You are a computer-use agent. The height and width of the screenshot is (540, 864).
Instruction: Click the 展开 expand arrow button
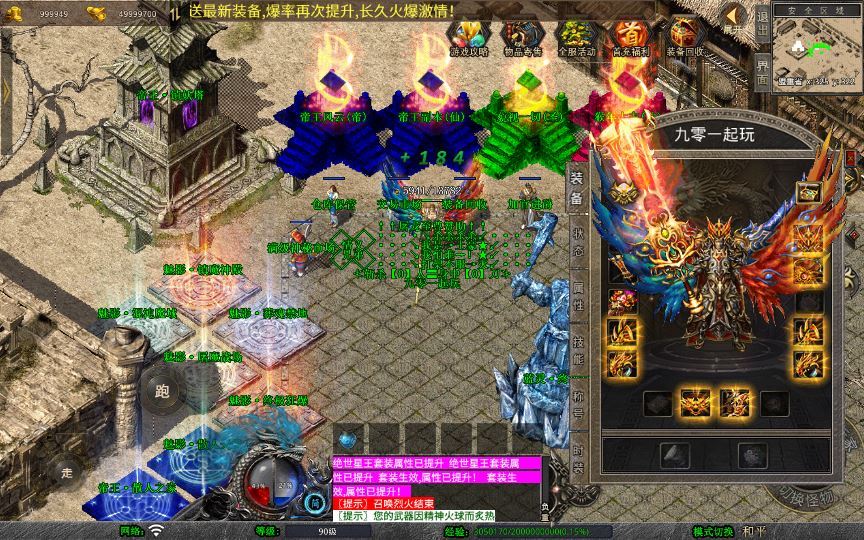pyautogui.click(x=734, y=19)
